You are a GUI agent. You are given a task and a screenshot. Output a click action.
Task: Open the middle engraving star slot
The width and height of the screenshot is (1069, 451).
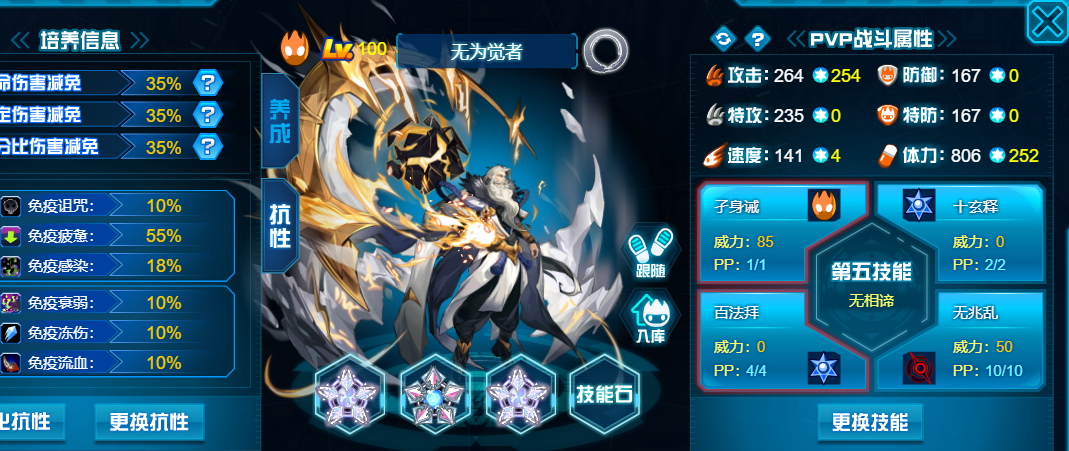tap(434, 391)
